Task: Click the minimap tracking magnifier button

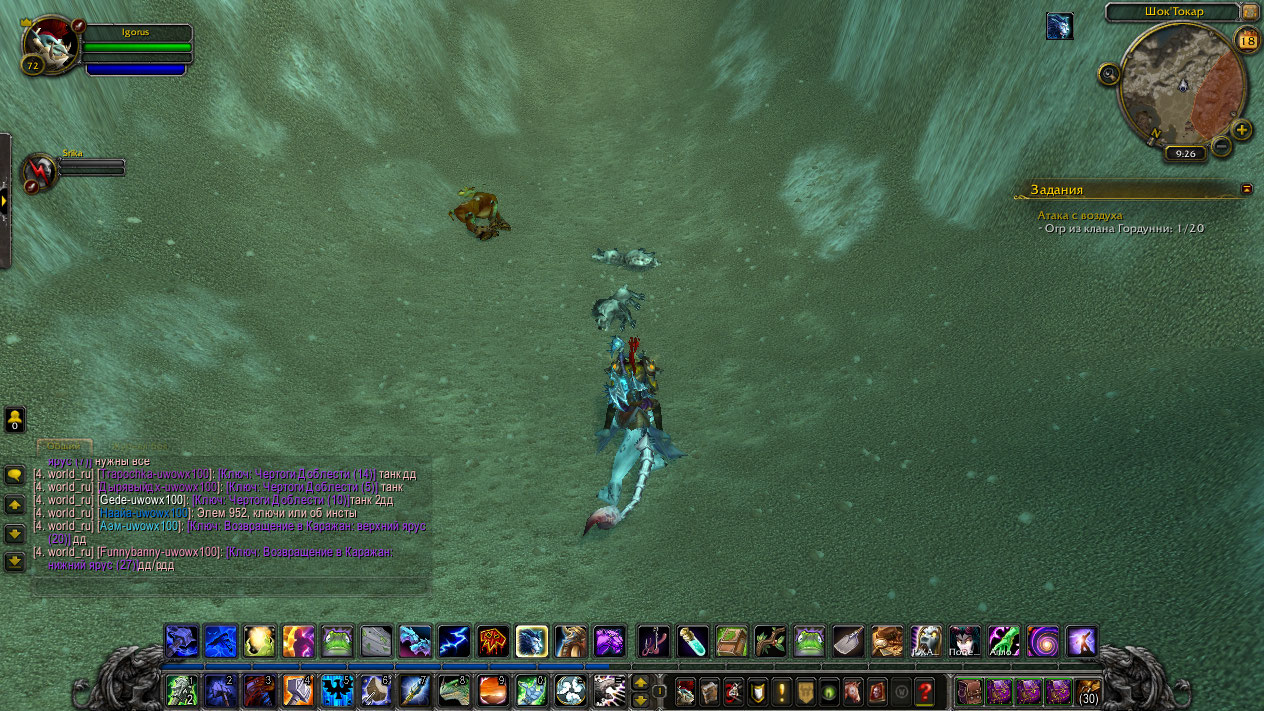Action: tap(1109, 74)
